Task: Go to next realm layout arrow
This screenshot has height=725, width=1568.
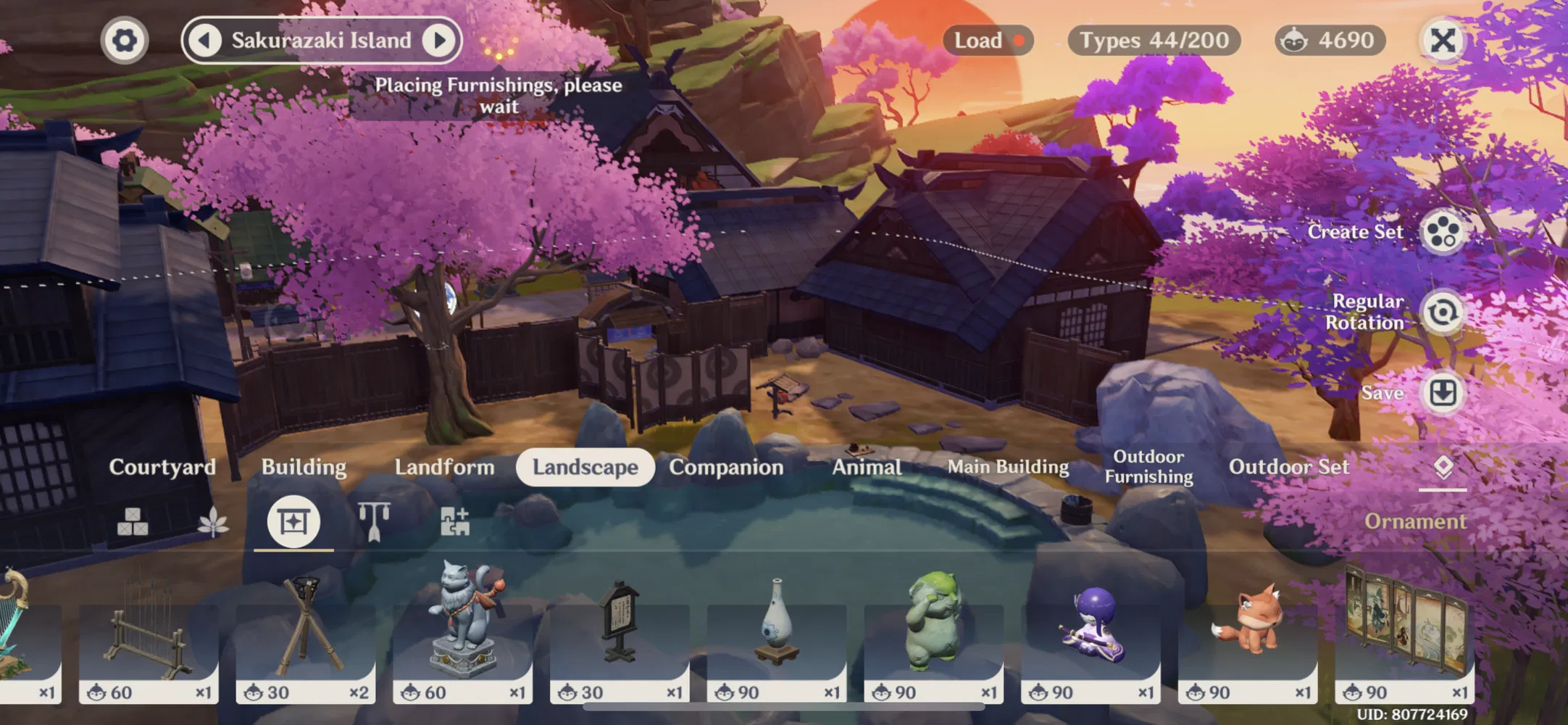Action: [x=439, y=41]
